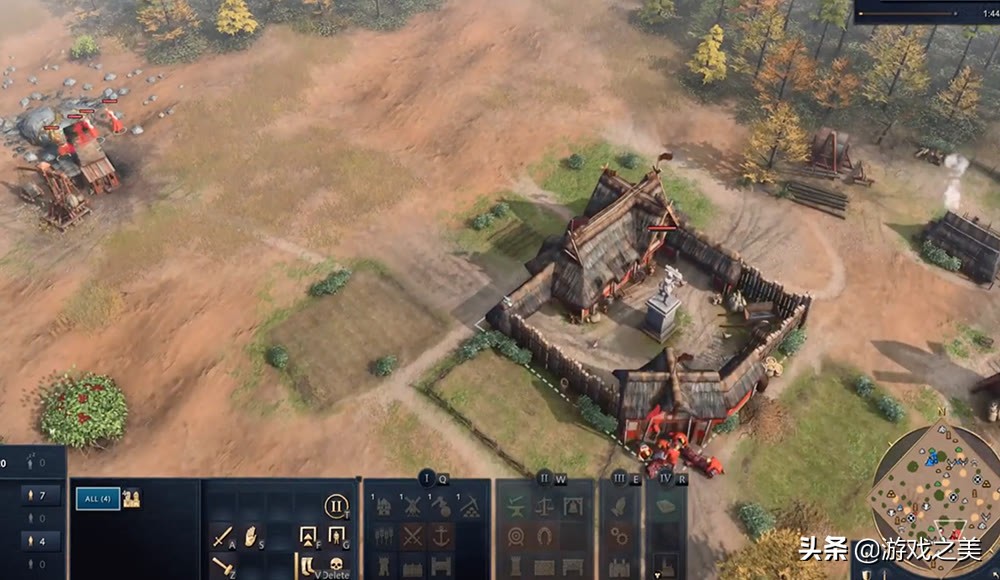Viewport: 1000px width, 580px height.
Task: Choose the windmill building icon
Action: pyautogui.click(x=412, y=507)
